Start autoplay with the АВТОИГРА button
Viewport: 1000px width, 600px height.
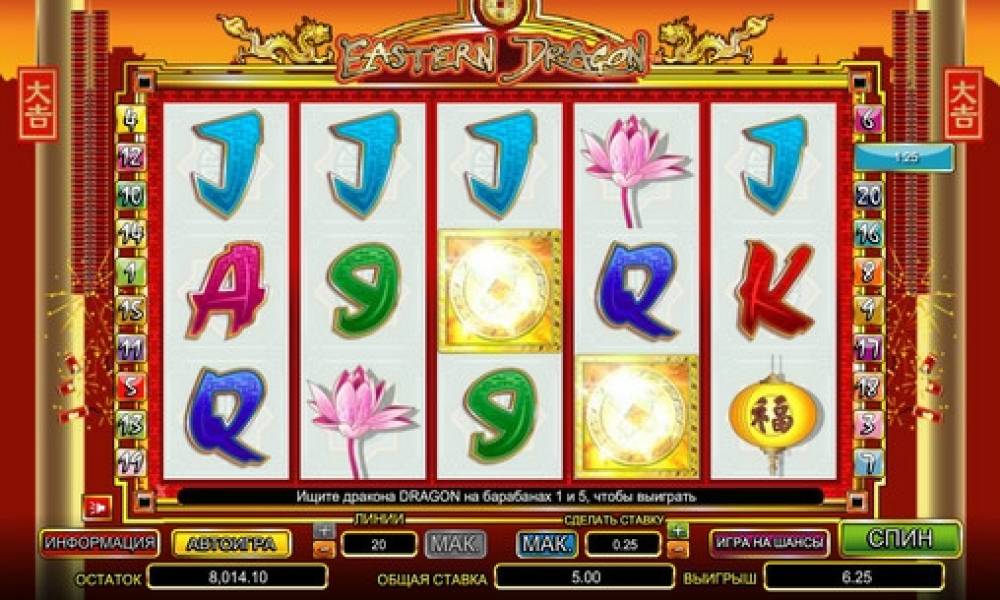tap(232, 543)
